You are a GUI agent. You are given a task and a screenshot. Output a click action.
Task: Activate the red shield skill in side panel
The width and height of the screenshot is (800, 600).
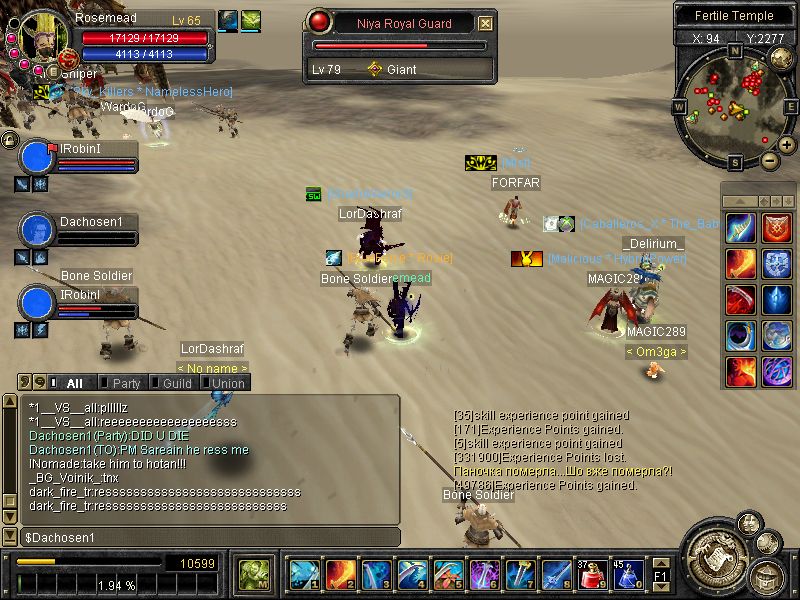pyautogui.click(x=777, y=227)
